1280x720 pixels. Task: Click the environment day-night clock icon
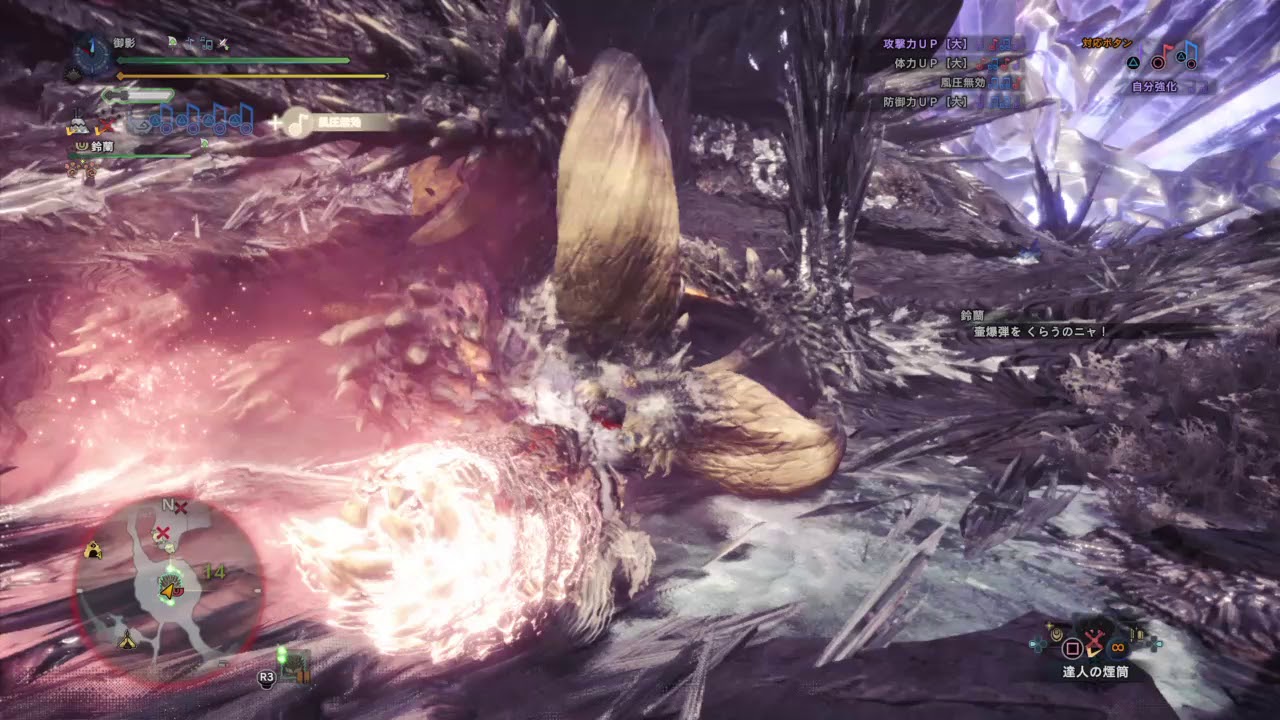click(85, 55)
